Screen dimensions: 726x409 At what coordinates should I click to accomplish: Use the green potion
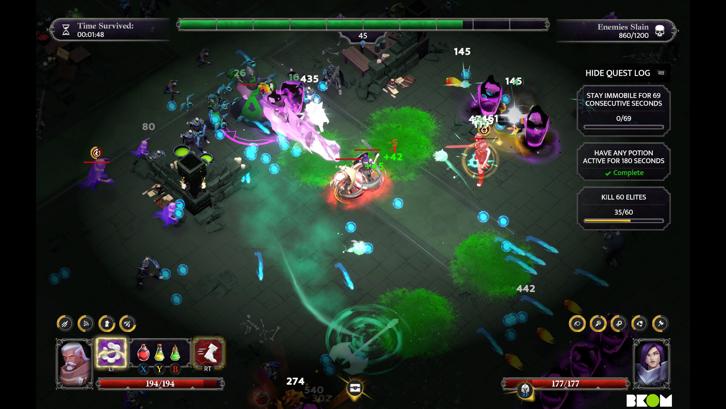pos(175,353)
